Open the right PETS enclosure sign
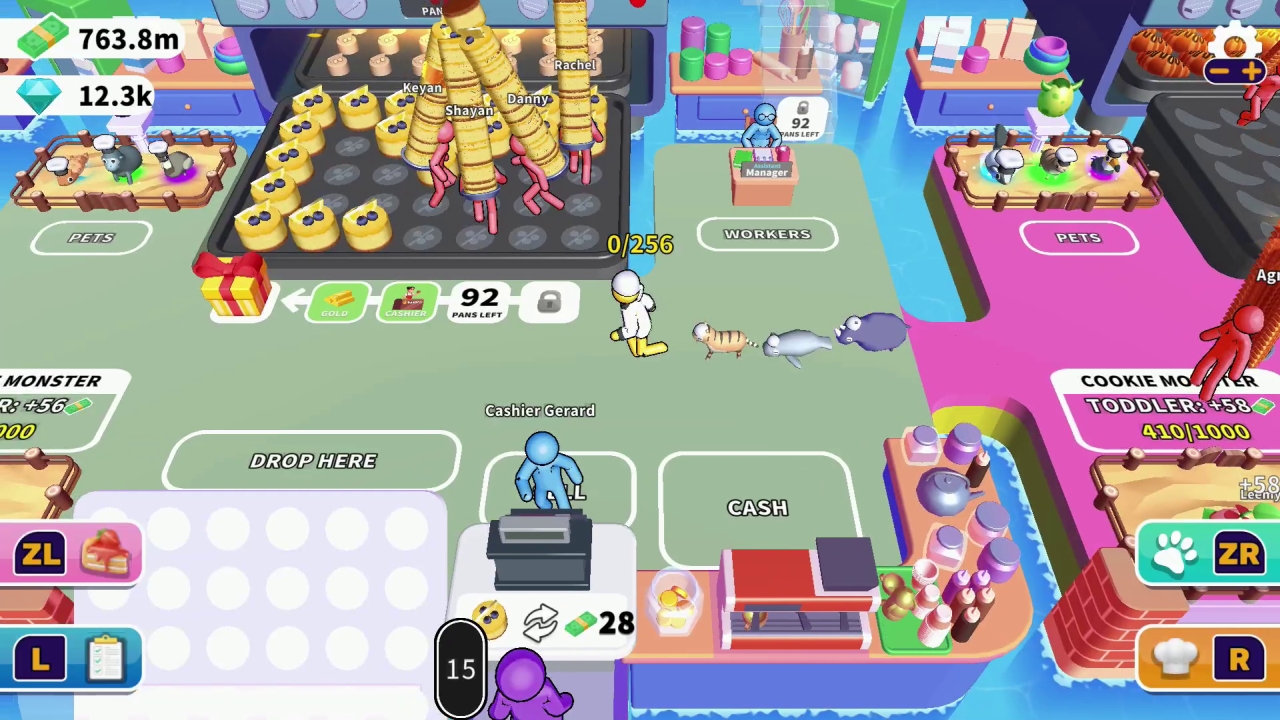 [1078, 237]
